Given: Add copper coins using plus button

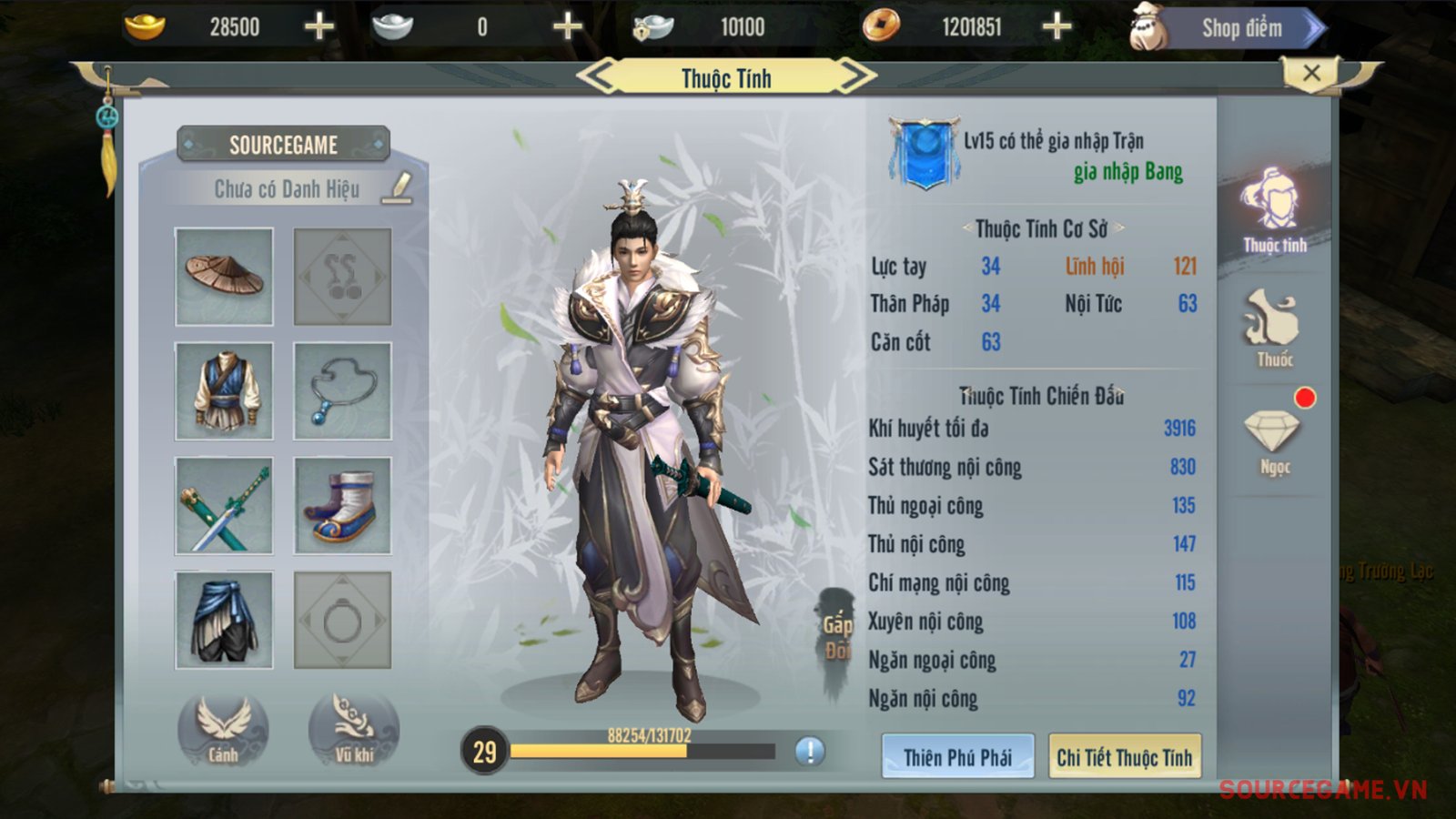Looking at the screenshot, I should 1057,27.
